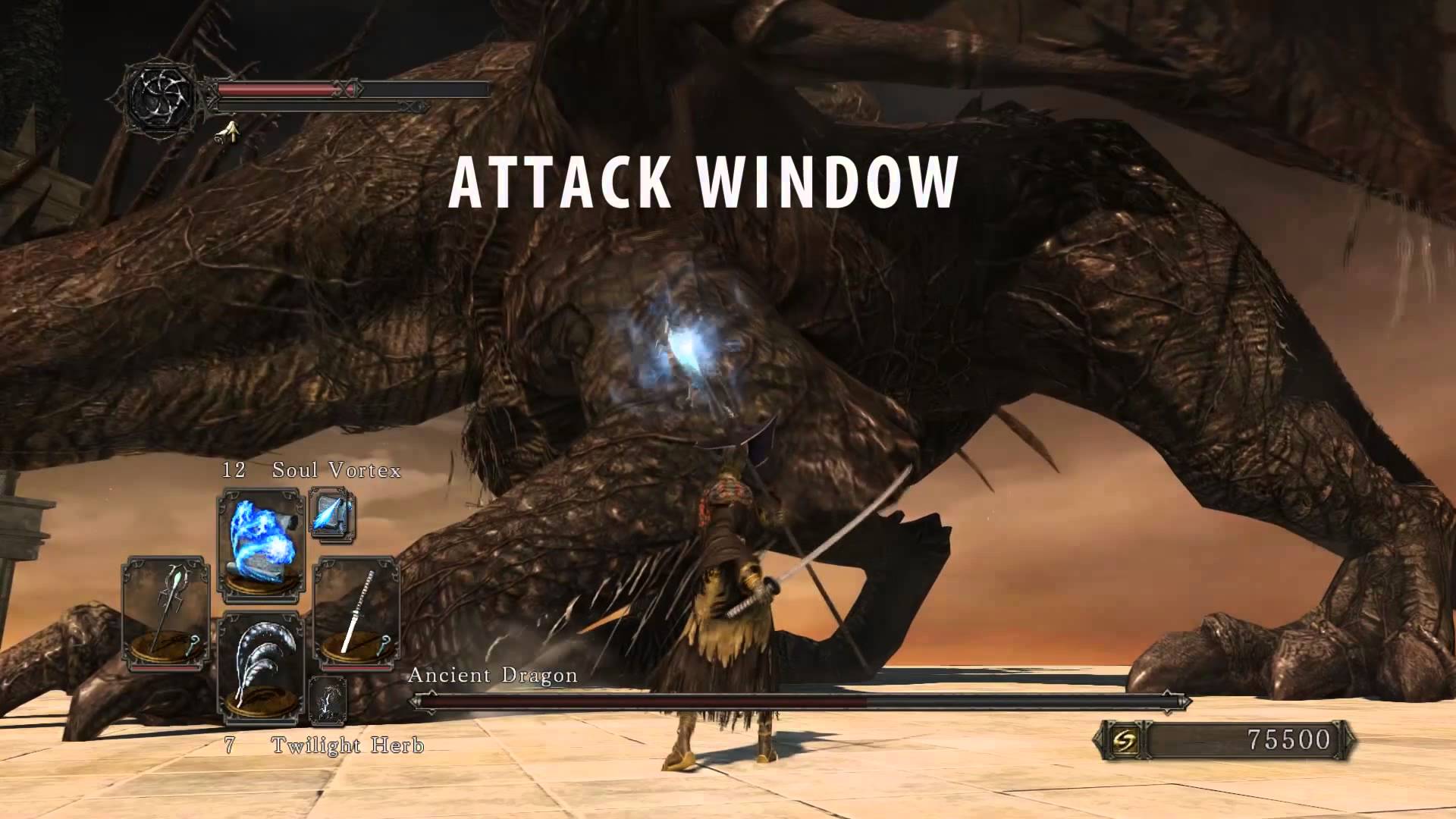Select the Soul Vortex spell slot
The image size is (1456, 819).
point(262,541)
